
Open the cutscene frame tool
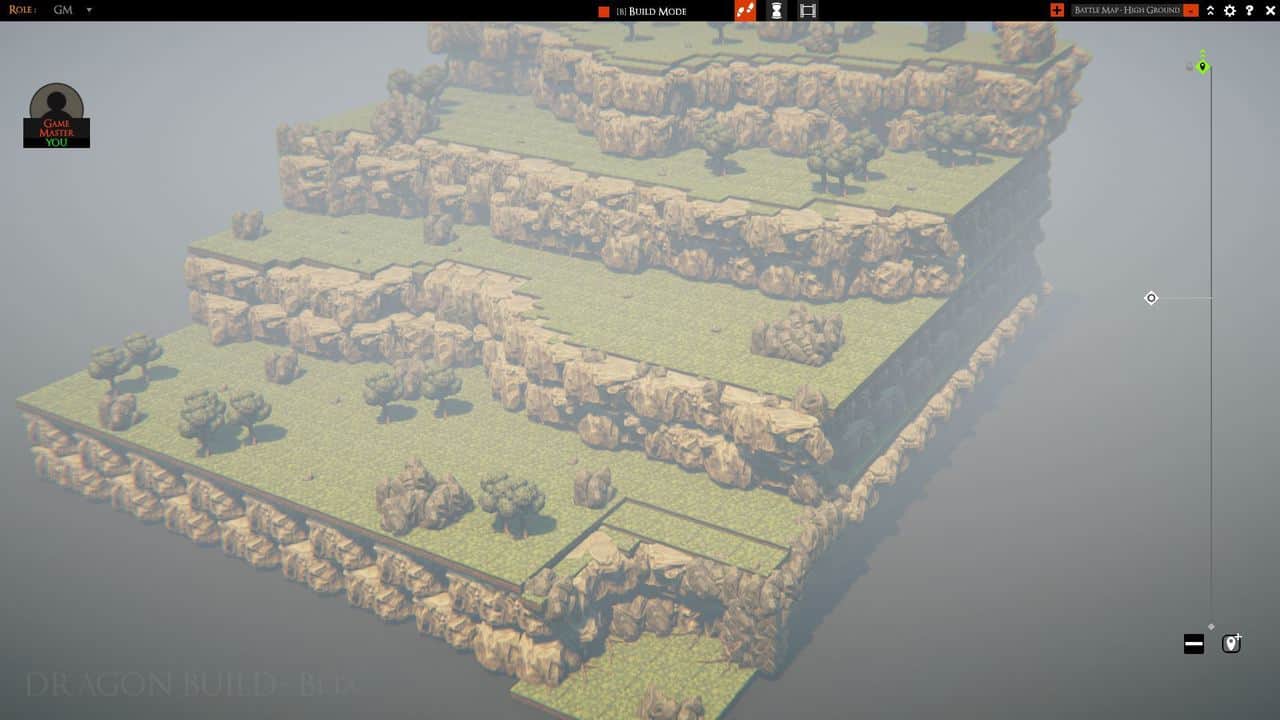pos(807,11)
